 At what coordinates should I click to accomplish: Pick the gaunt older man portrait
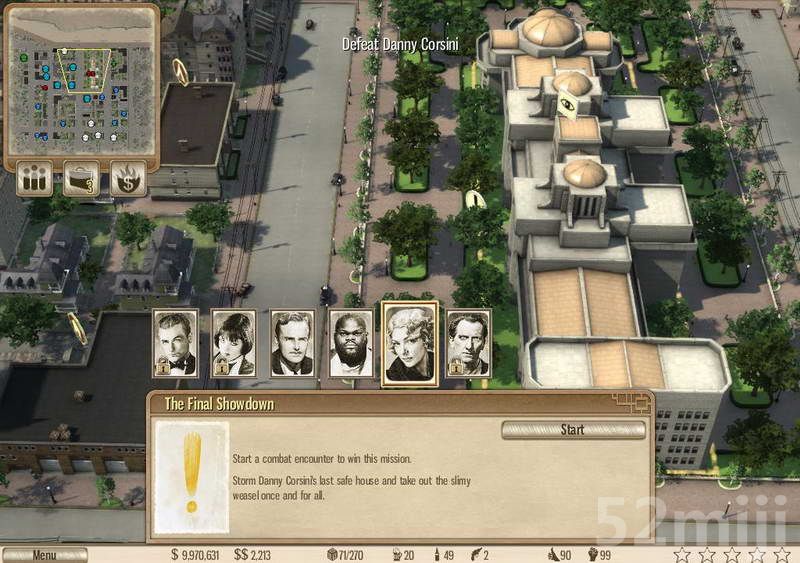468,343
